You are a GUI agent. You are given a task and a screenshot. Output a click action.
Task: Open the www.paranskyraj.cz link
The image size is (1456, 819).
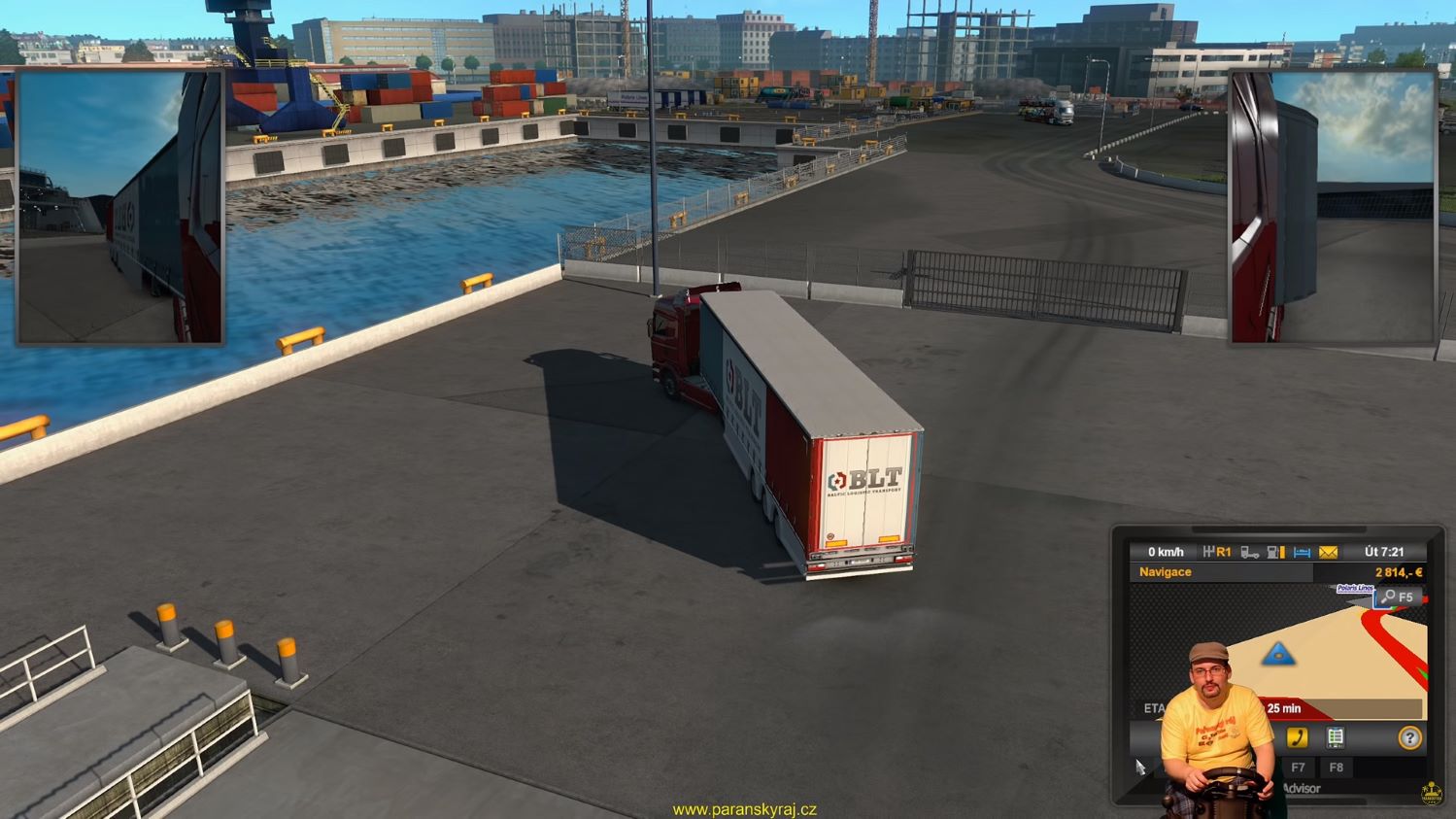[x=744, y=809]
